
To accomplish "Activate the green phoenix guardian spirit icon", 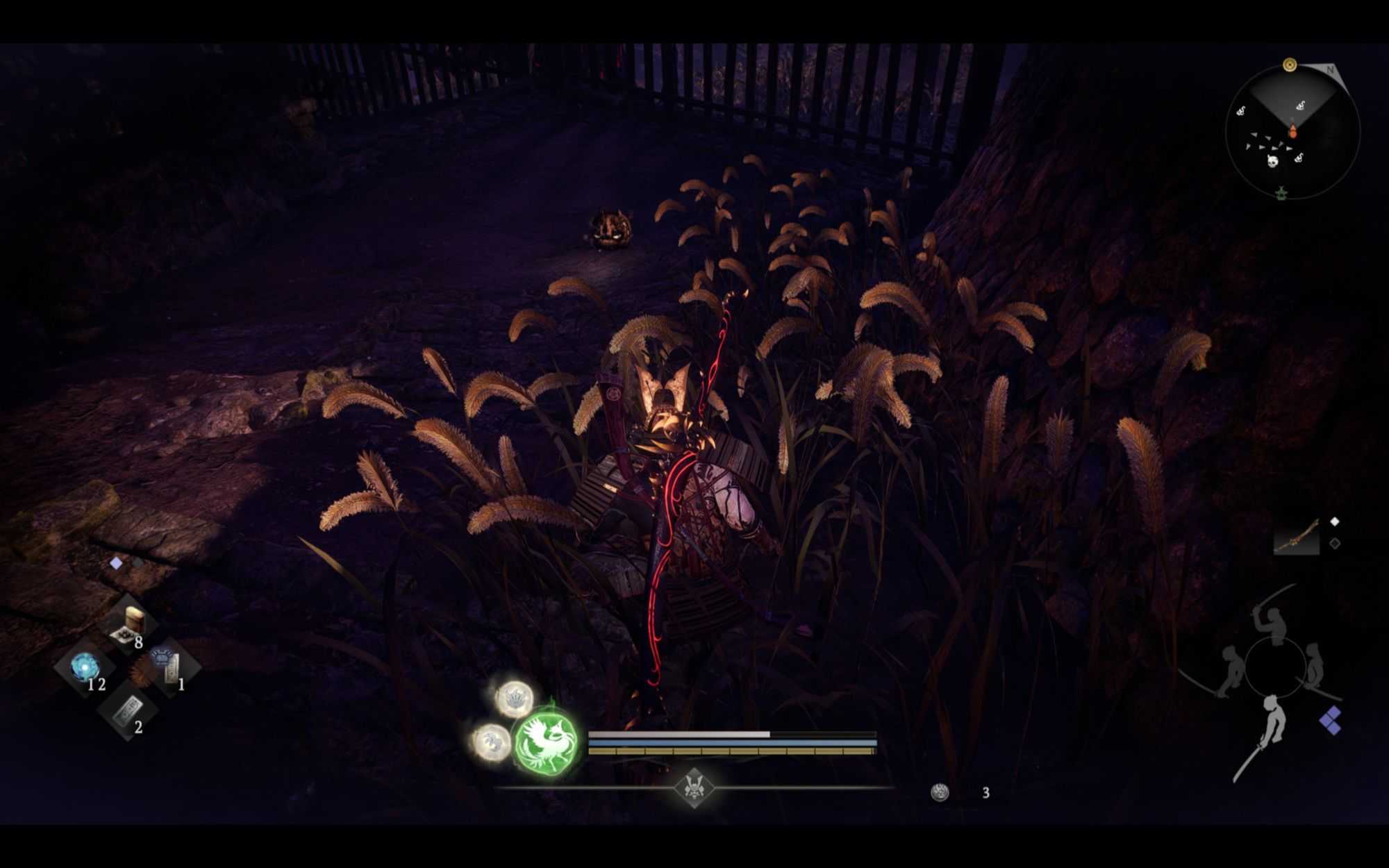I will (547, 742).
